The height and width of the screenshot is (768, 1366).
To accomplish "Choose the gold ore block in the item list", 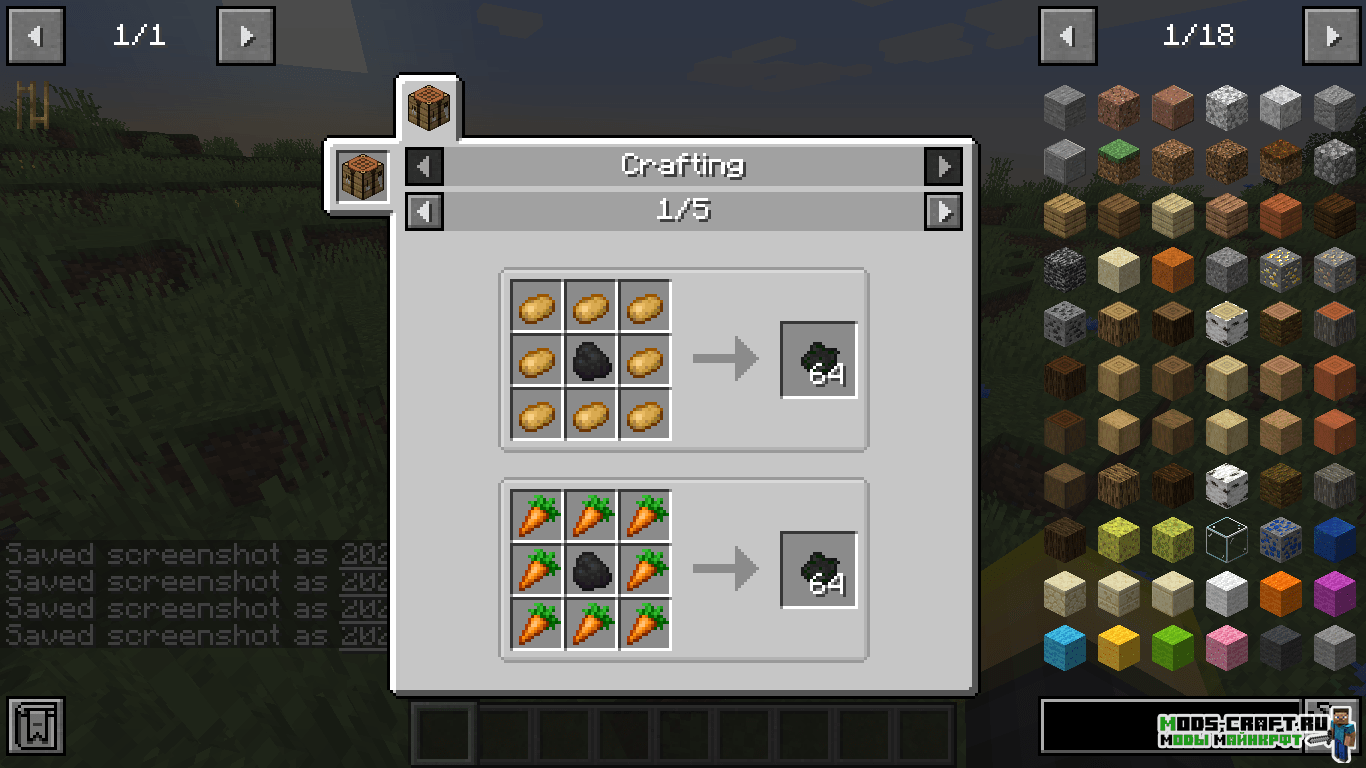I will click(x=1280, y=268).
